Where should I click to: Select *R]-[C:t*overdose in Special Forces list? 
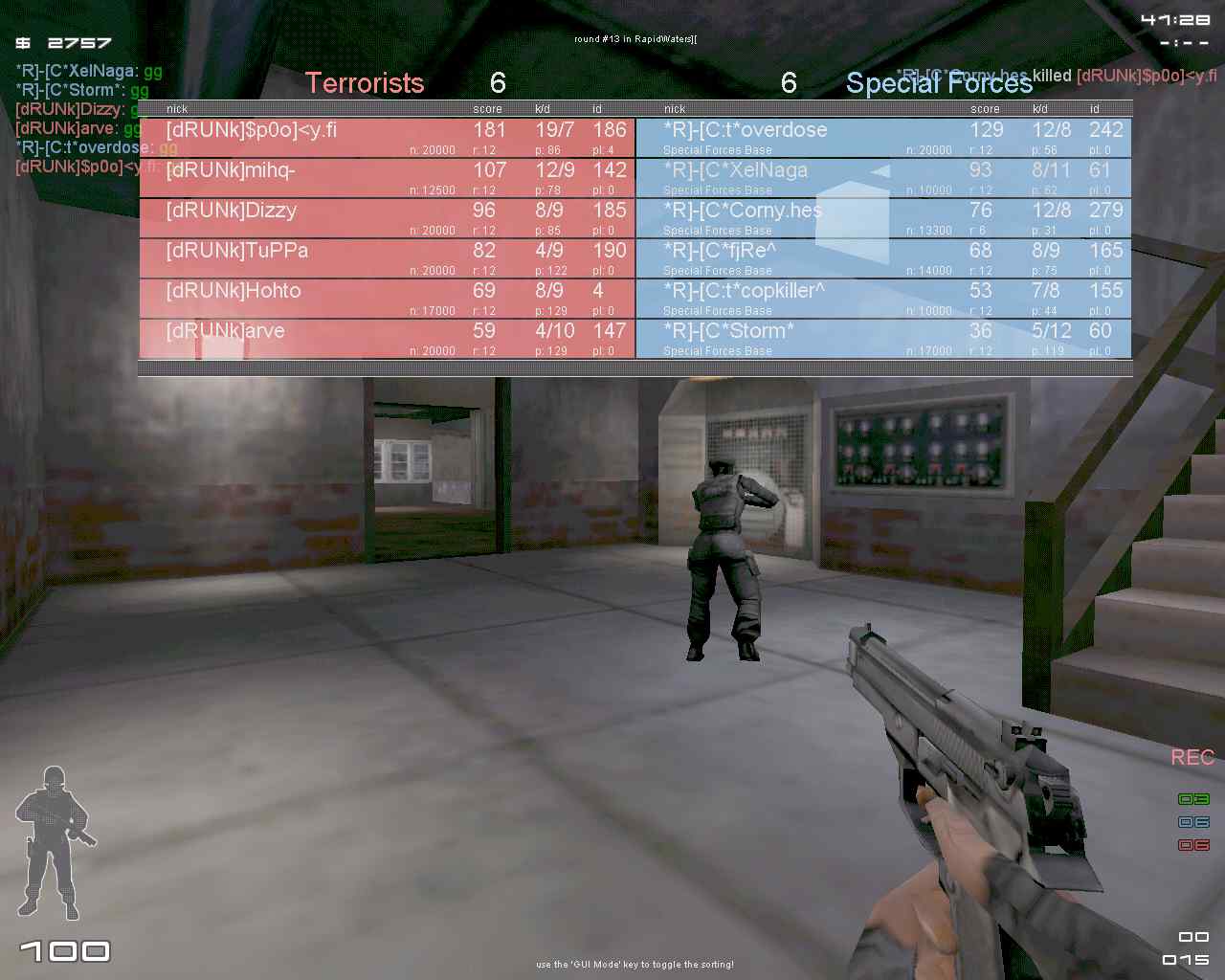point(883,137)
